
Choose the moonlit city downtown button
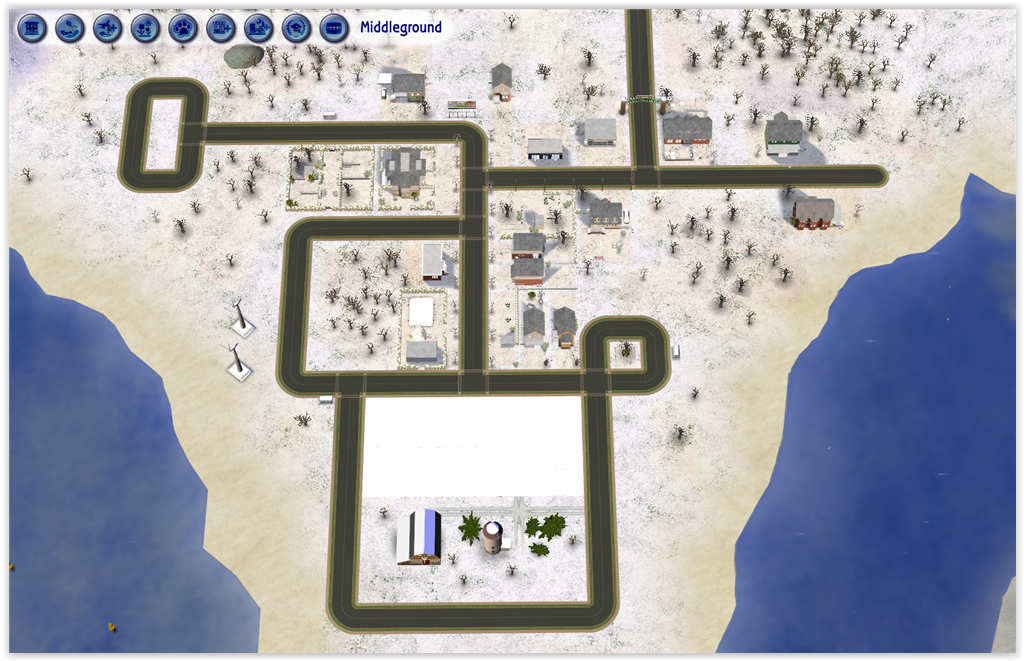click(258, 27)
